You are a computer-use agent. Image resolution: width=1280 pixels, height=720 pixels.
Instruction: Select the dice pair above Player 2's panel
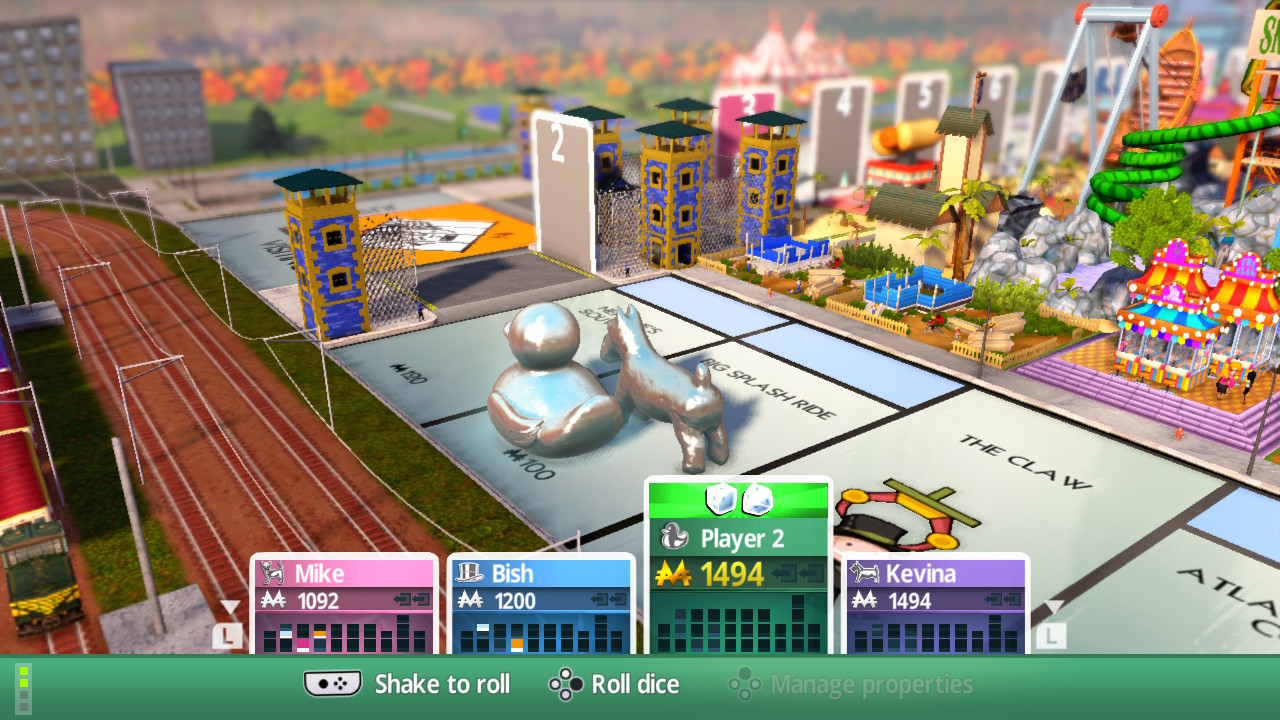[x=738, y=500]
